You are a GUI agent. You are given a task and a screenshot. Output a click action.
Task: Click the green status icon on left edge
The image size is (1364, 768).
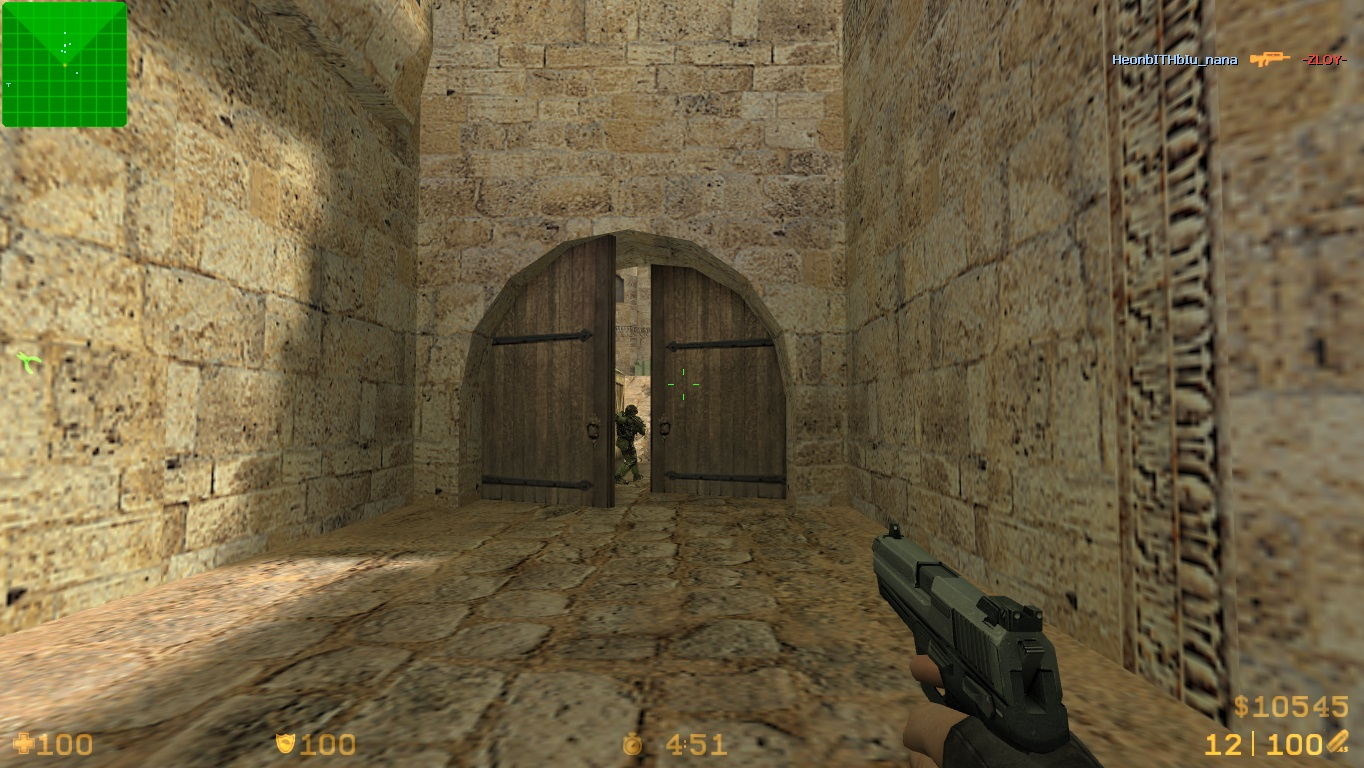[28, 360]
